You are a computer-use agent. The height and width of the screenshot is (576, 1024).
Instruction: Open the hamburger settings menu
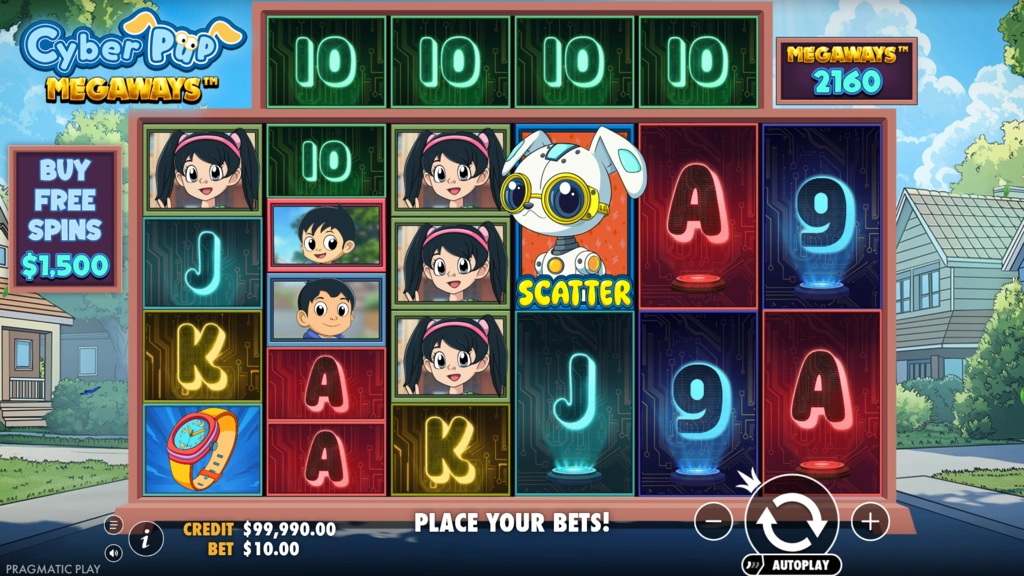tap(113, 525)
